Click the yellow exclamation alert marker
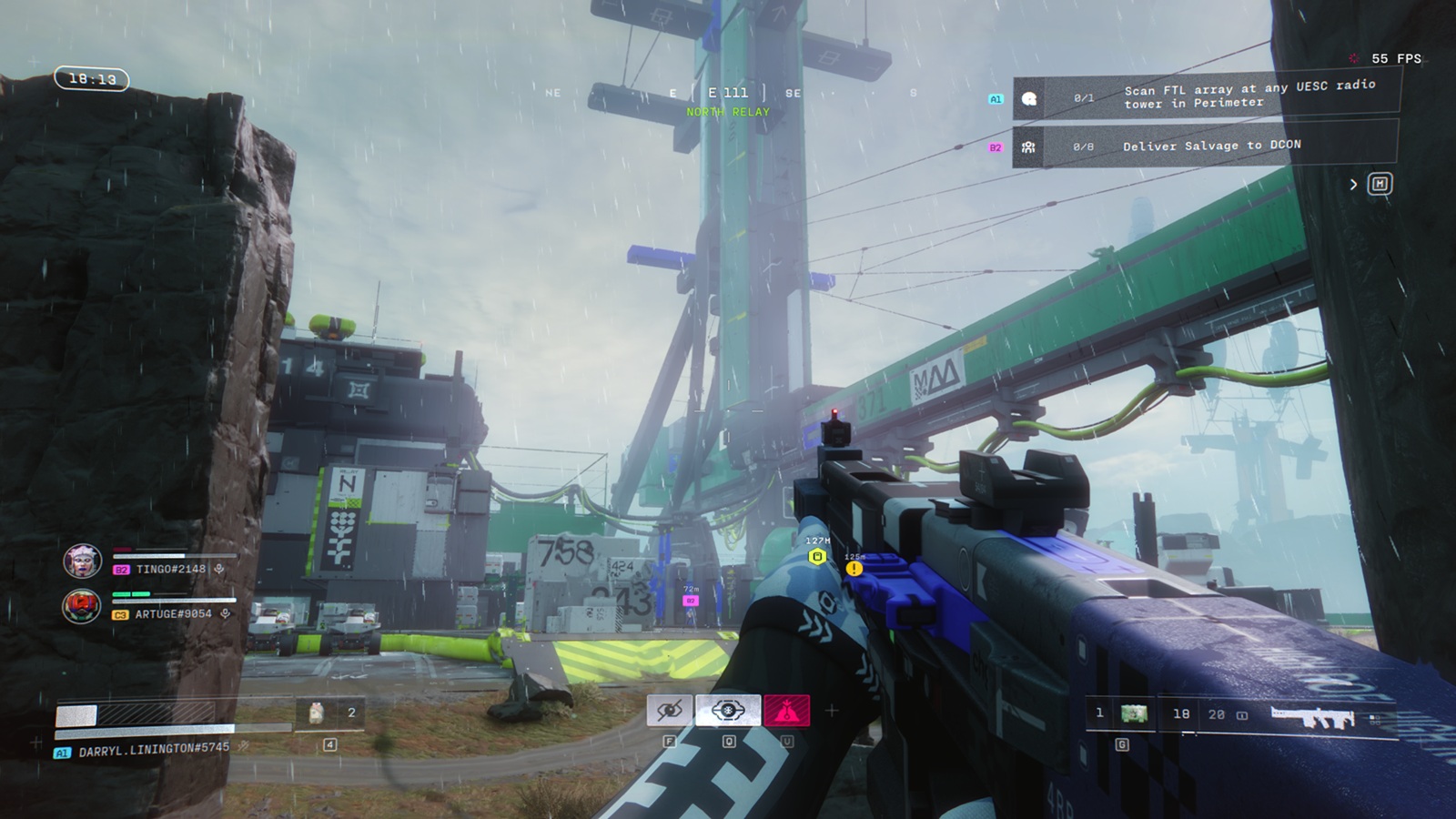This screenshot has height=819, width=1456. pyautogui.click(x=854, y=569)
